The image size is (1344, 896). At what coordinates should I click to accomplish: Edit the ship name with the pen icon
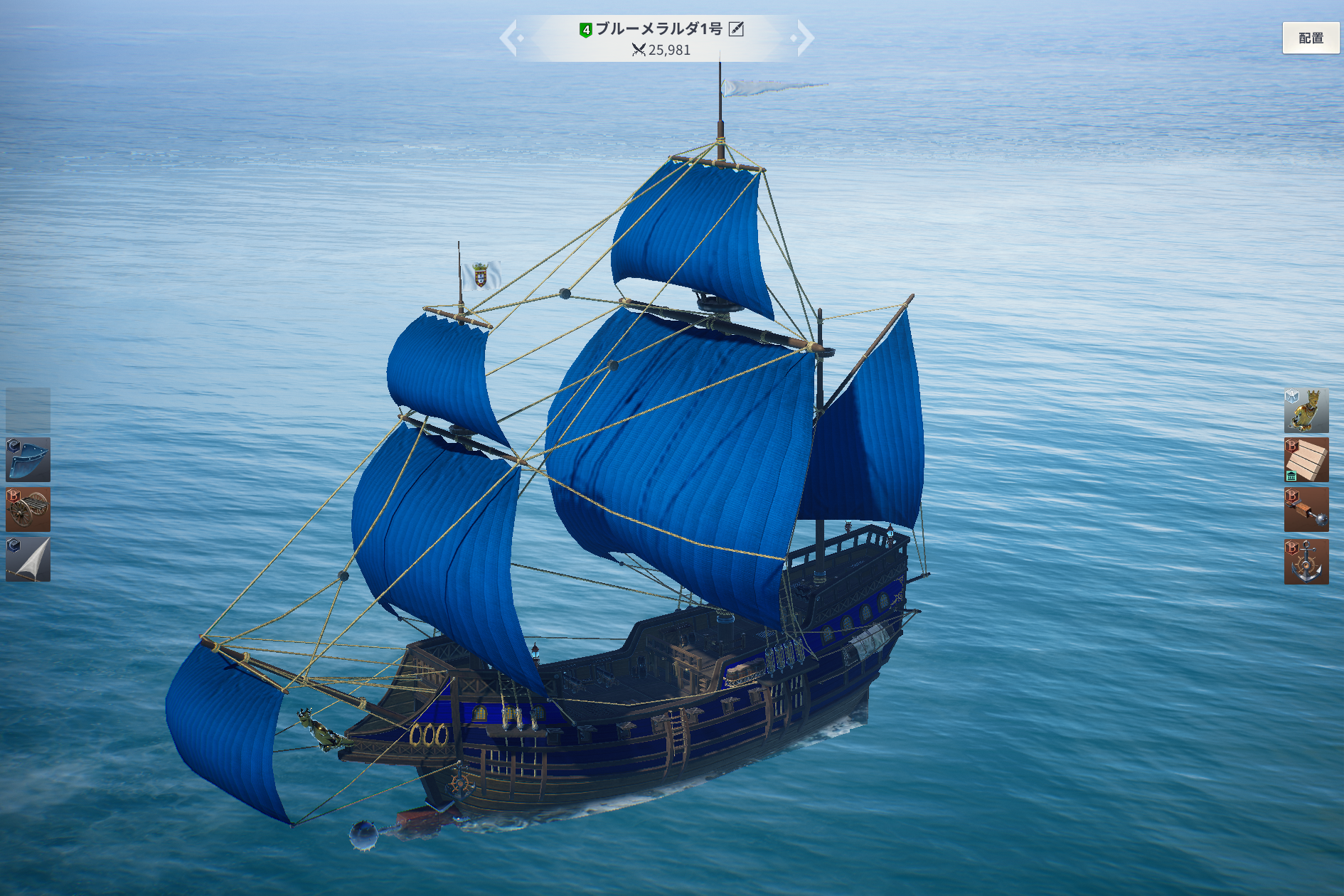(737, 29)
